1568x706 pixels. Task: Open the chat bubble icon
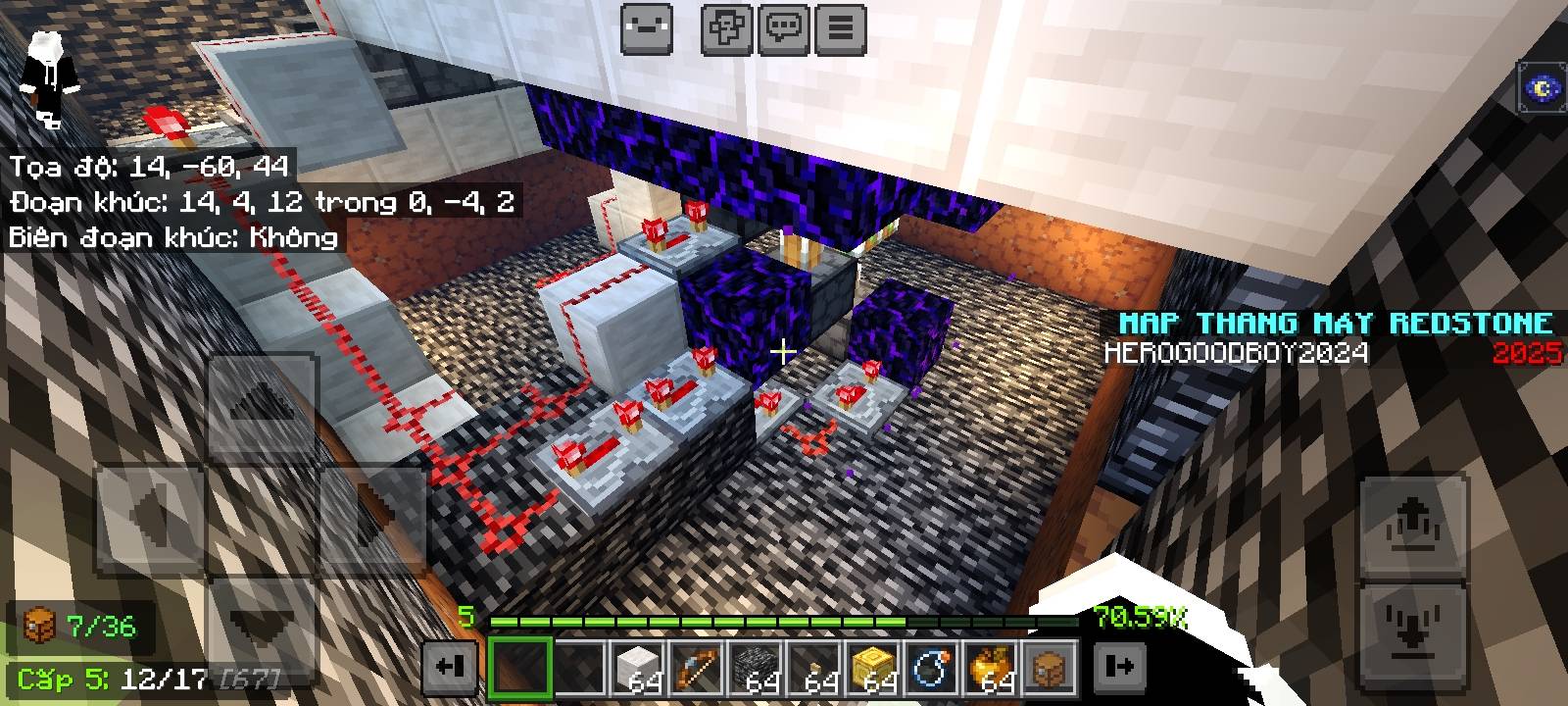coord(784,26)
